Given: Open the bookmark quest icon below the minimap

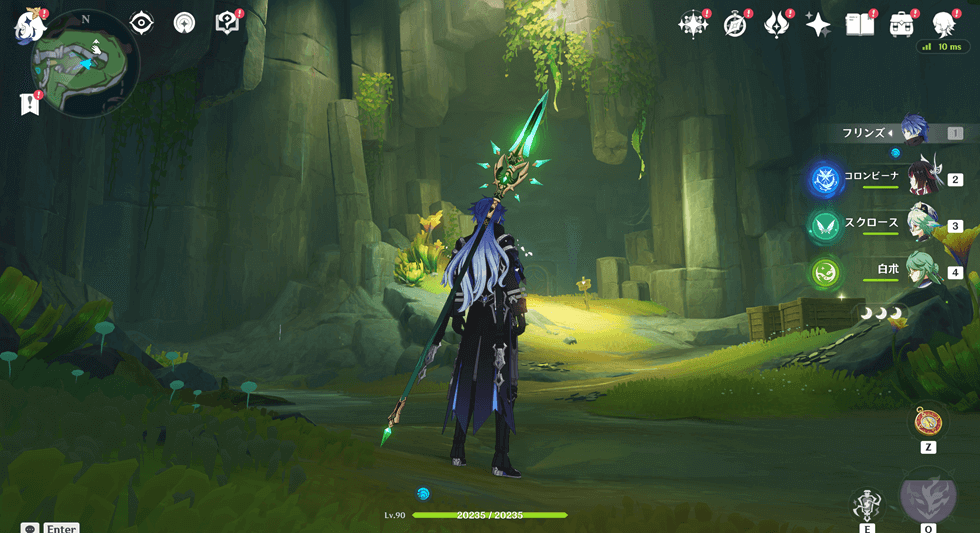Looking at the screenshot, I should [30, 103].
